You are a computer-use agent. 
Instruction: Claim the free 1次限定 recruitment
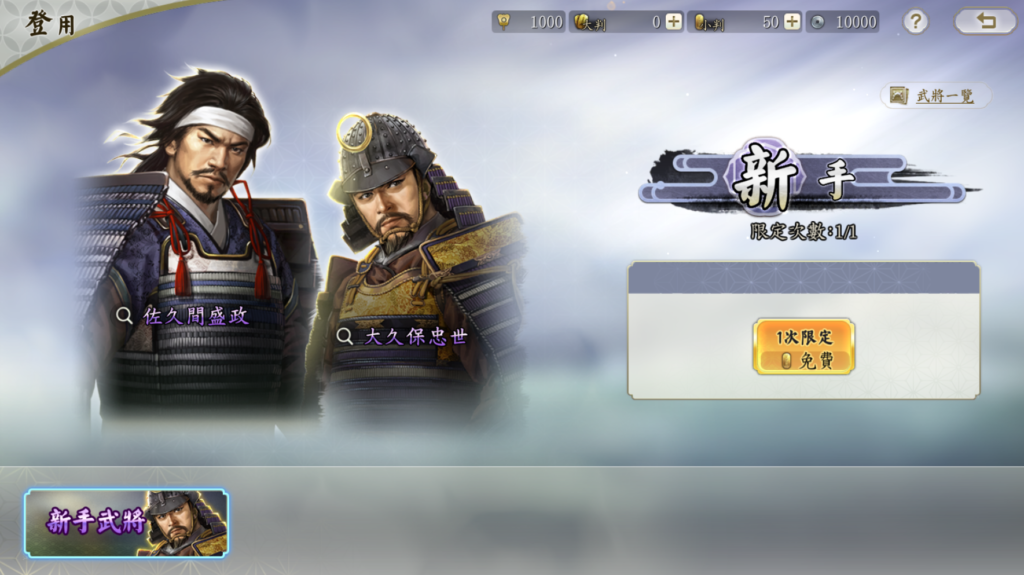(804, 346)
